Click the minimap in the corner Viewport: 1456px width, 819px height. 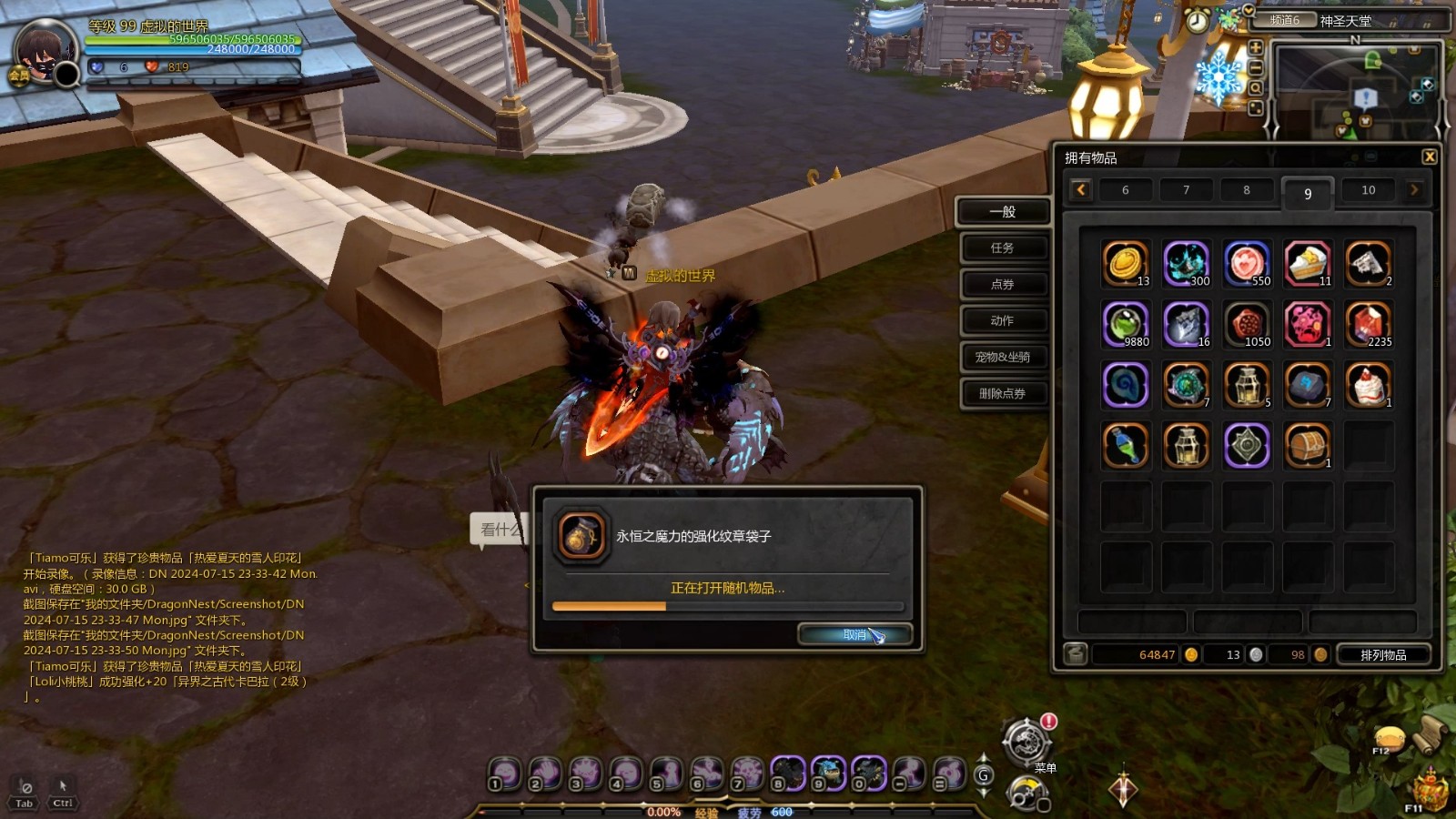coord(1356,89)
